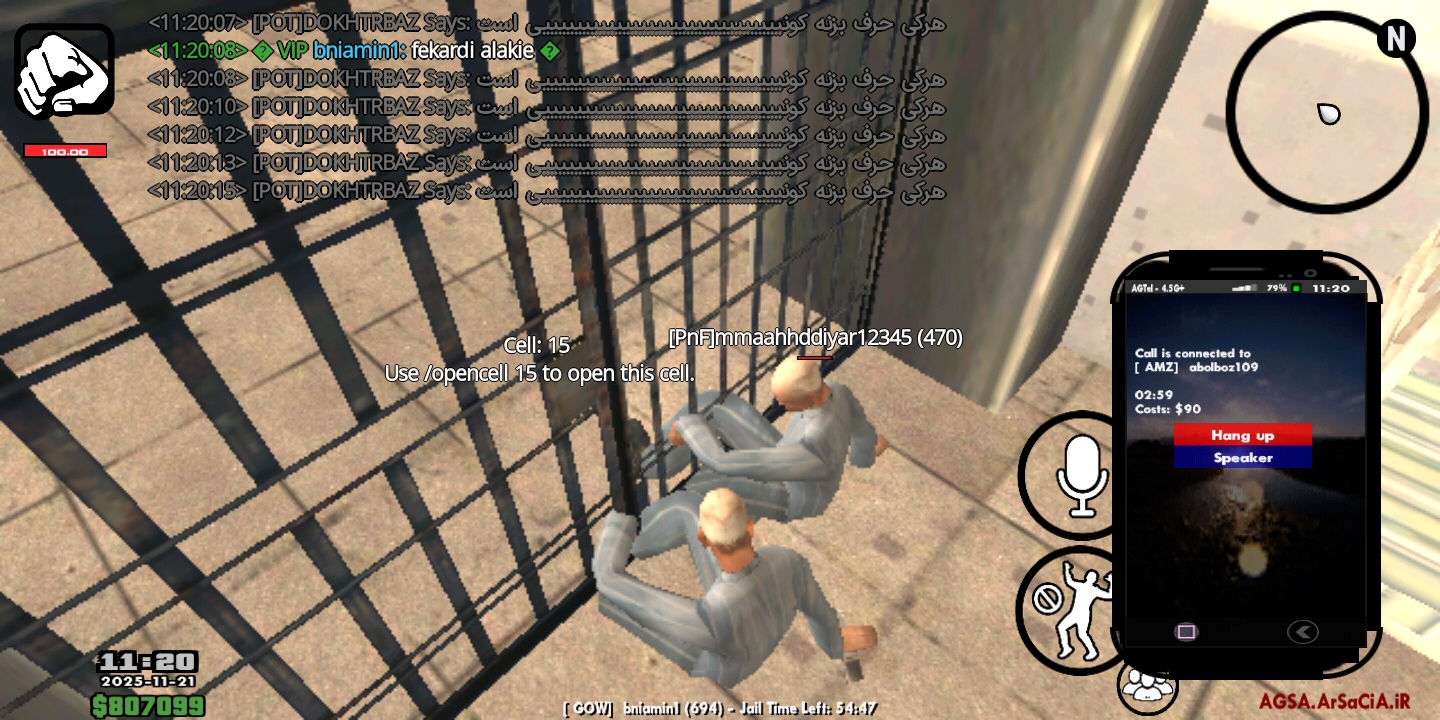Click the nametag [PnF]mmaahhddiyar12345 (470)
1440x720 pixels.
pos(815,338)
